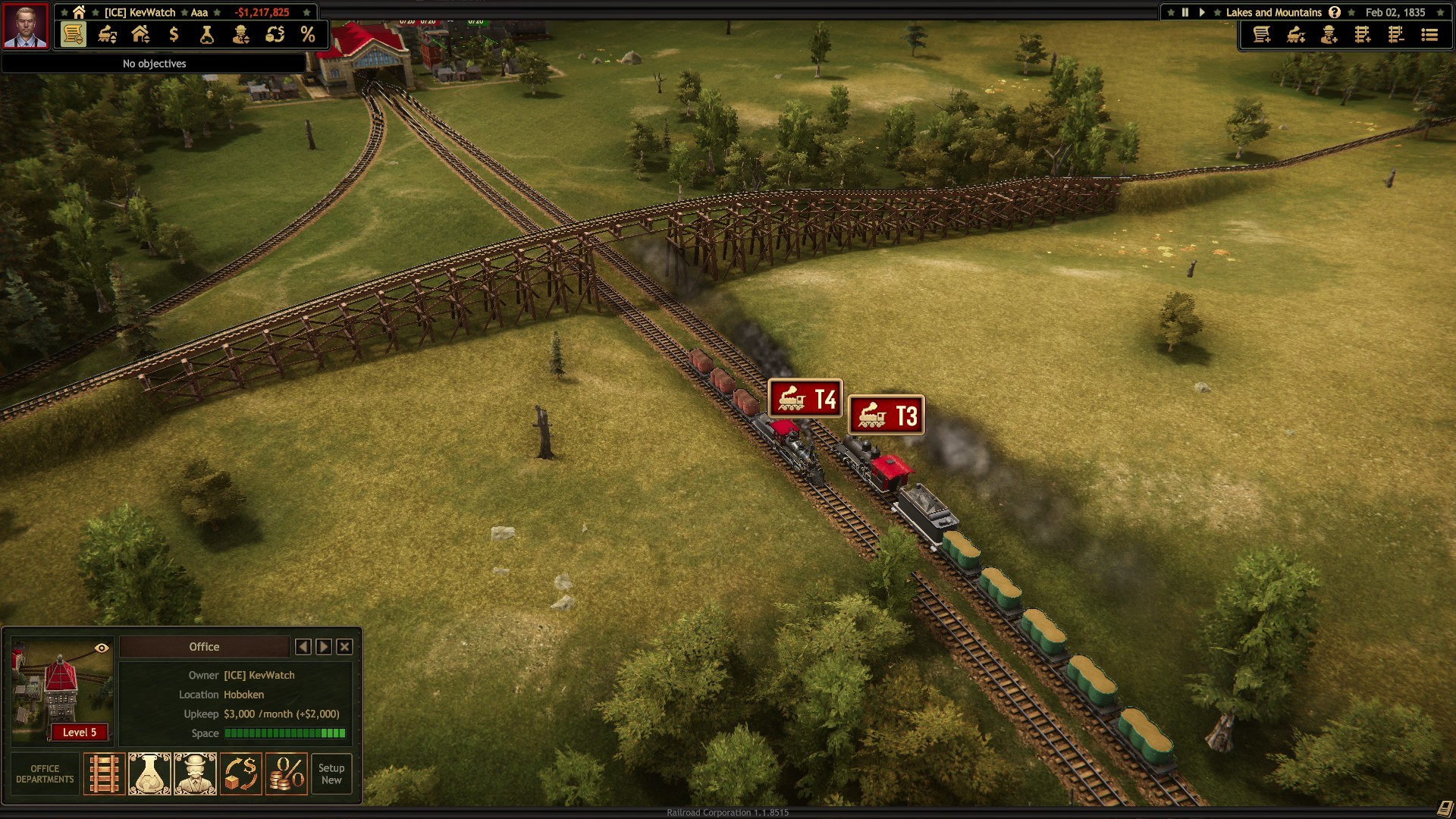Open the Lakes and Mountains help question mark
The width and height of the screenshot is (1456, 819).
click(x=1335, y=12)
